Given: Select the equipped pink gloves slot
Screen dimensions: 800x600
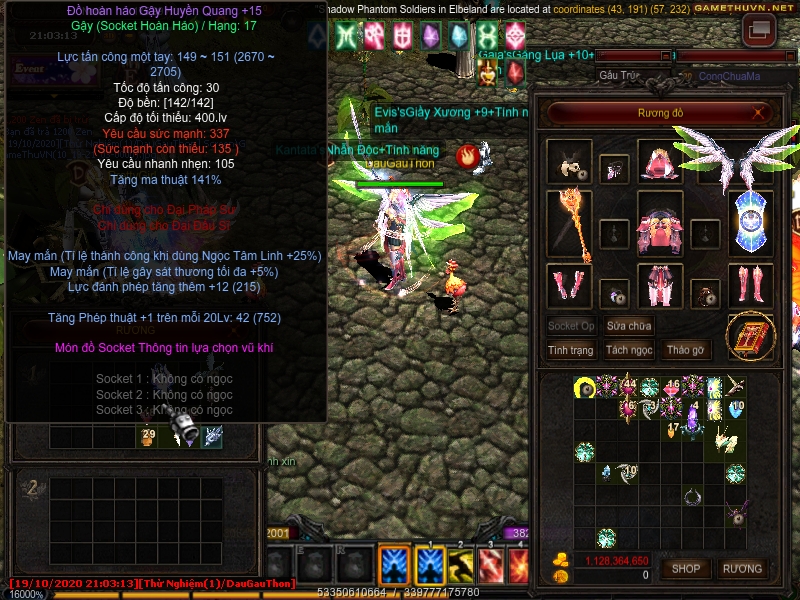Looking at the screenshot, I should point(569,286).
